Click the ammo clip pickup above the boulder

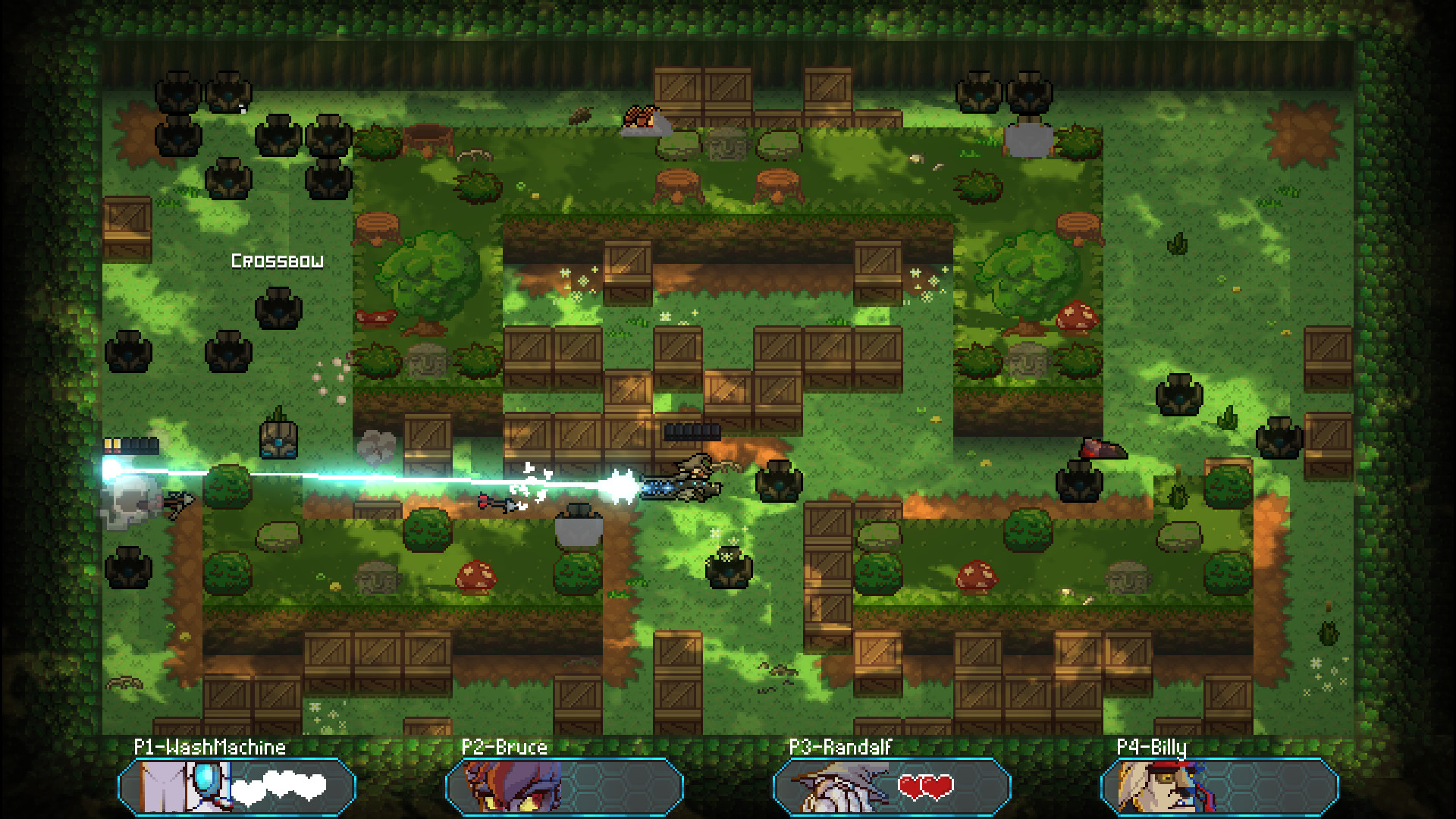(x=692, y=432)
